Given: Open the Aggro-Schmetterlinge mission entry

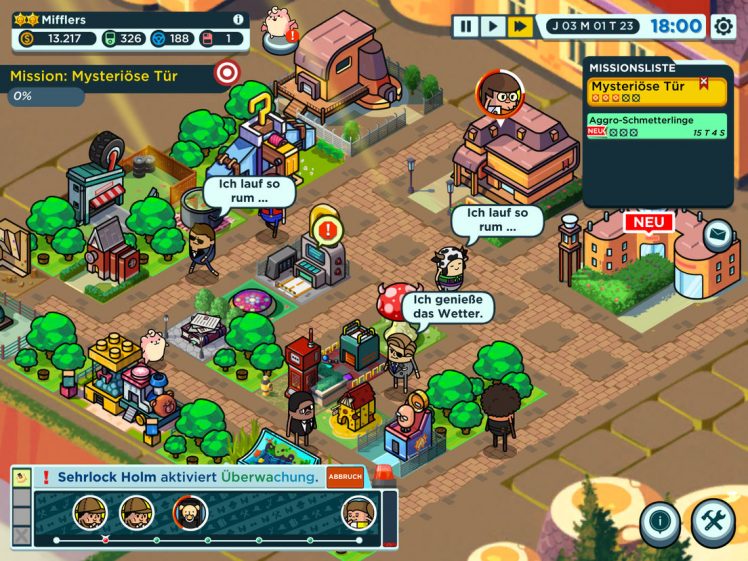Looking at the screenshot, I should click(x=656, y=125).
